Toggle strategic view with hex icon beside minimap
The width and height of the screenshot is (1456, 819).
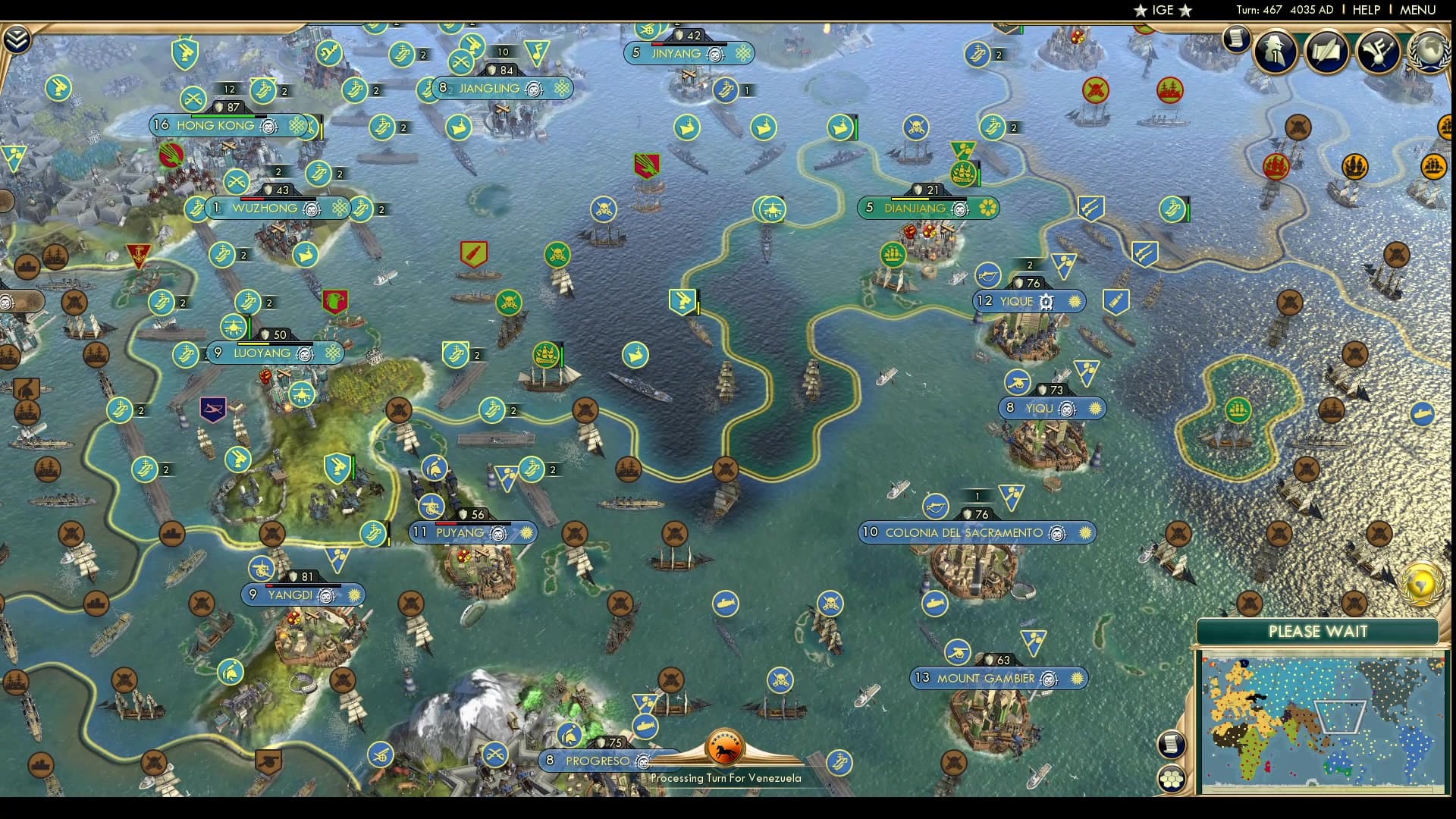(1172, 777)
